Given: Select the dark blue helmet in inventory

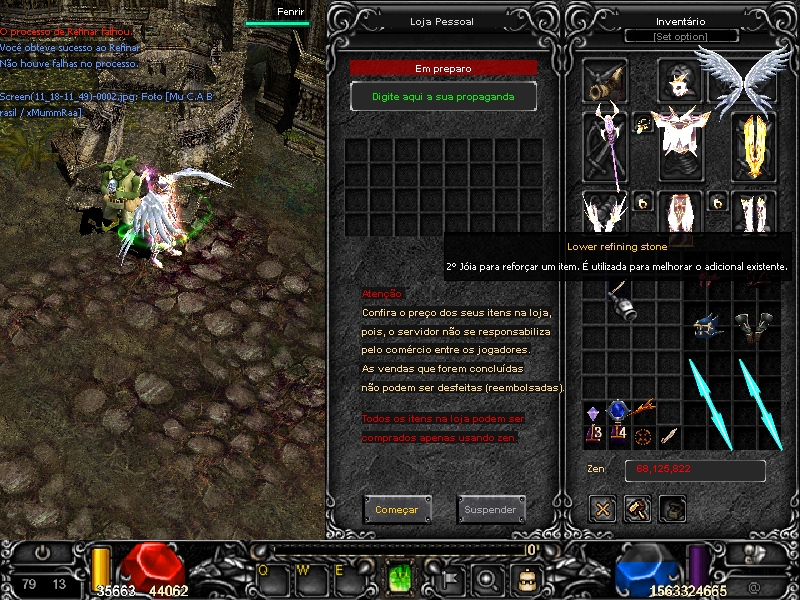Looking at the screenshot, I should (708, 327).
